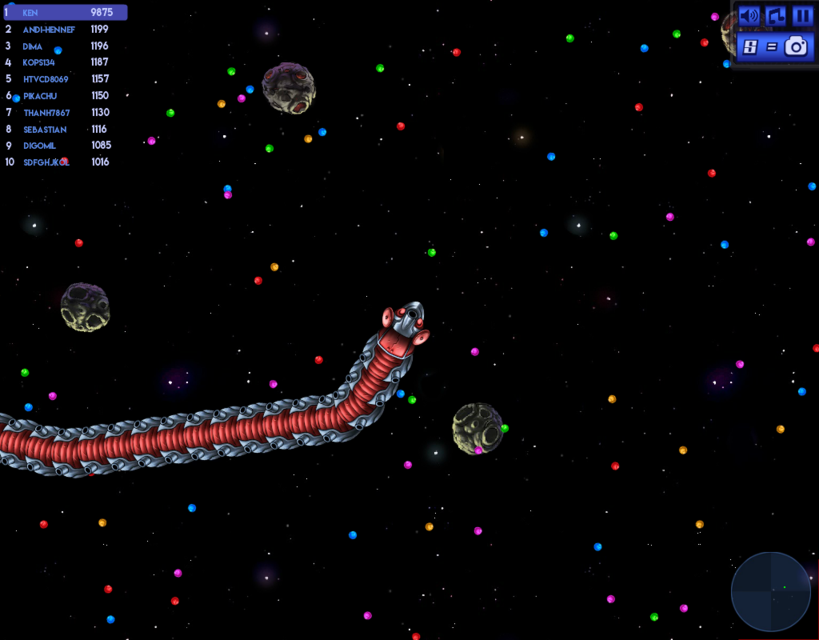Toggle the music note button
The height and width of the screenshot is (640, 819).
pos(775,16)
